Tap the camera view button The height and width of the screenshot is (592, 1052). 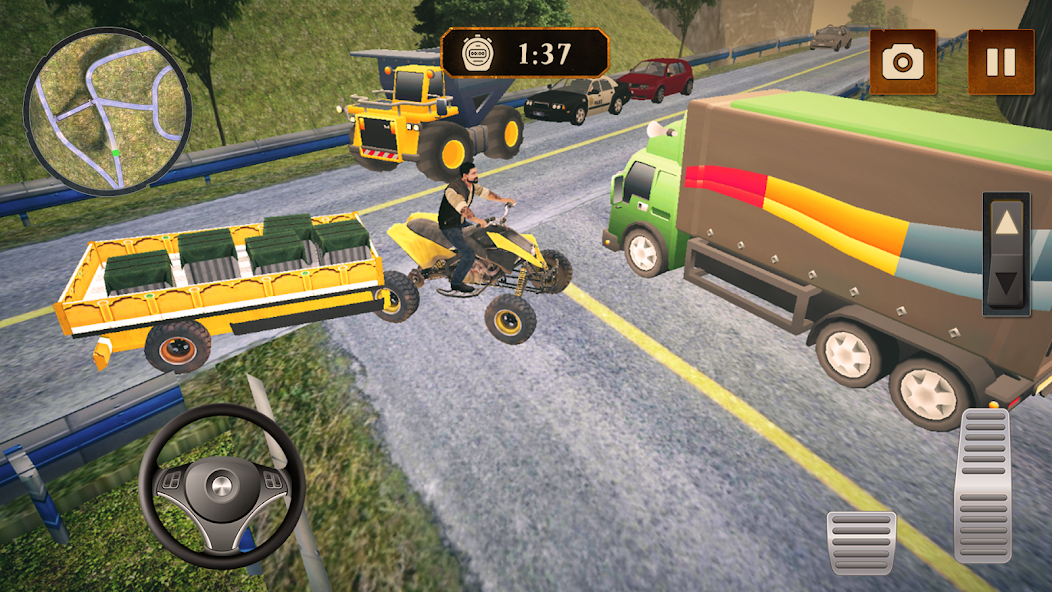click(902, 62)
